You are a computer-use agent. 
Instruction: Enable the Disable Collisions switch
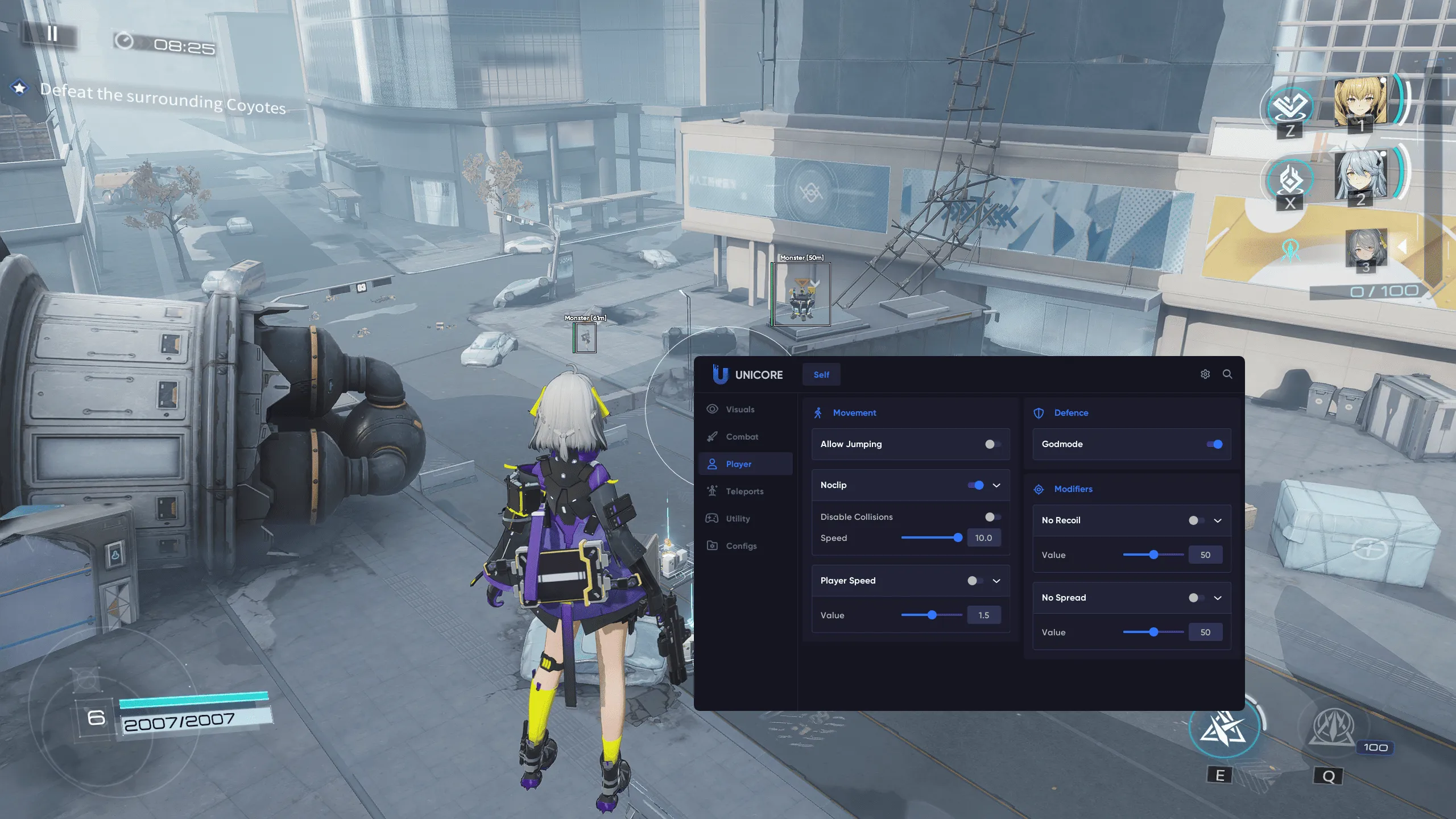(992, 517)
